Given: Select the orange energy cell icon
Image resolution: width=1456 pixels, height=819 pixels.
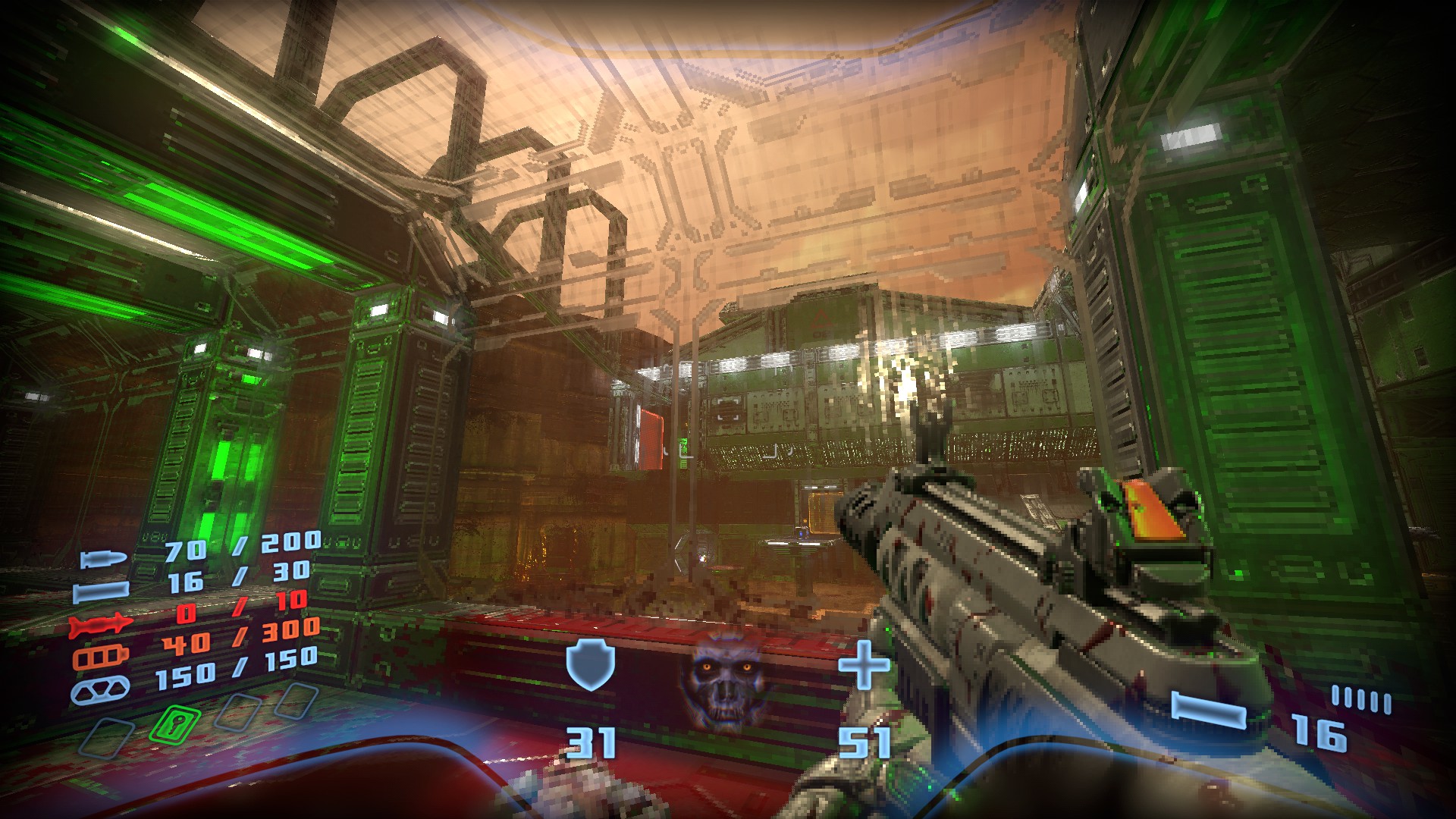Looking at the screenshot, I should pyautogui.click(x=101, y=655).
